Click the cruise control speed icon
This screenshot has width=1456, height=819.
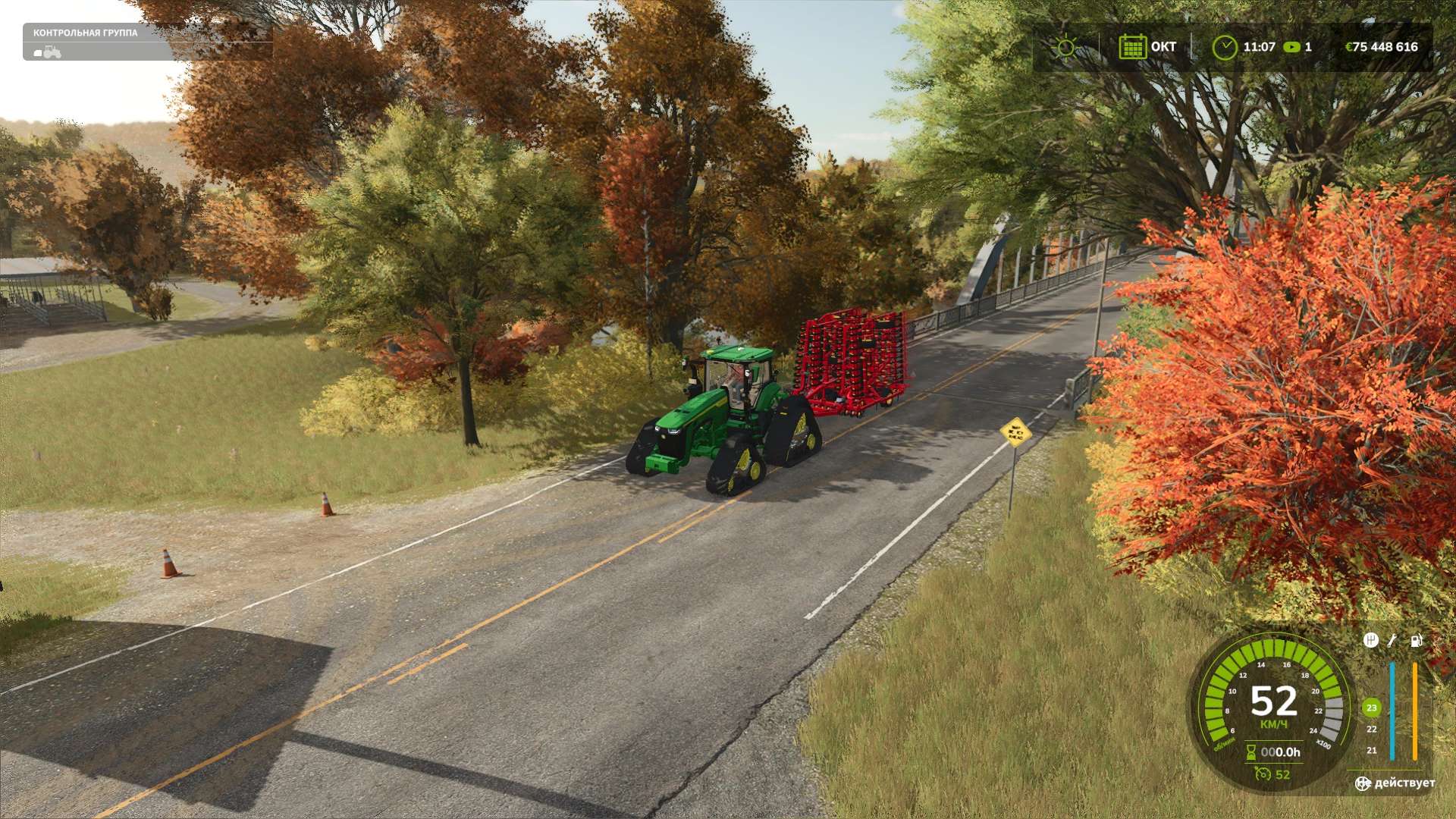1263,774
